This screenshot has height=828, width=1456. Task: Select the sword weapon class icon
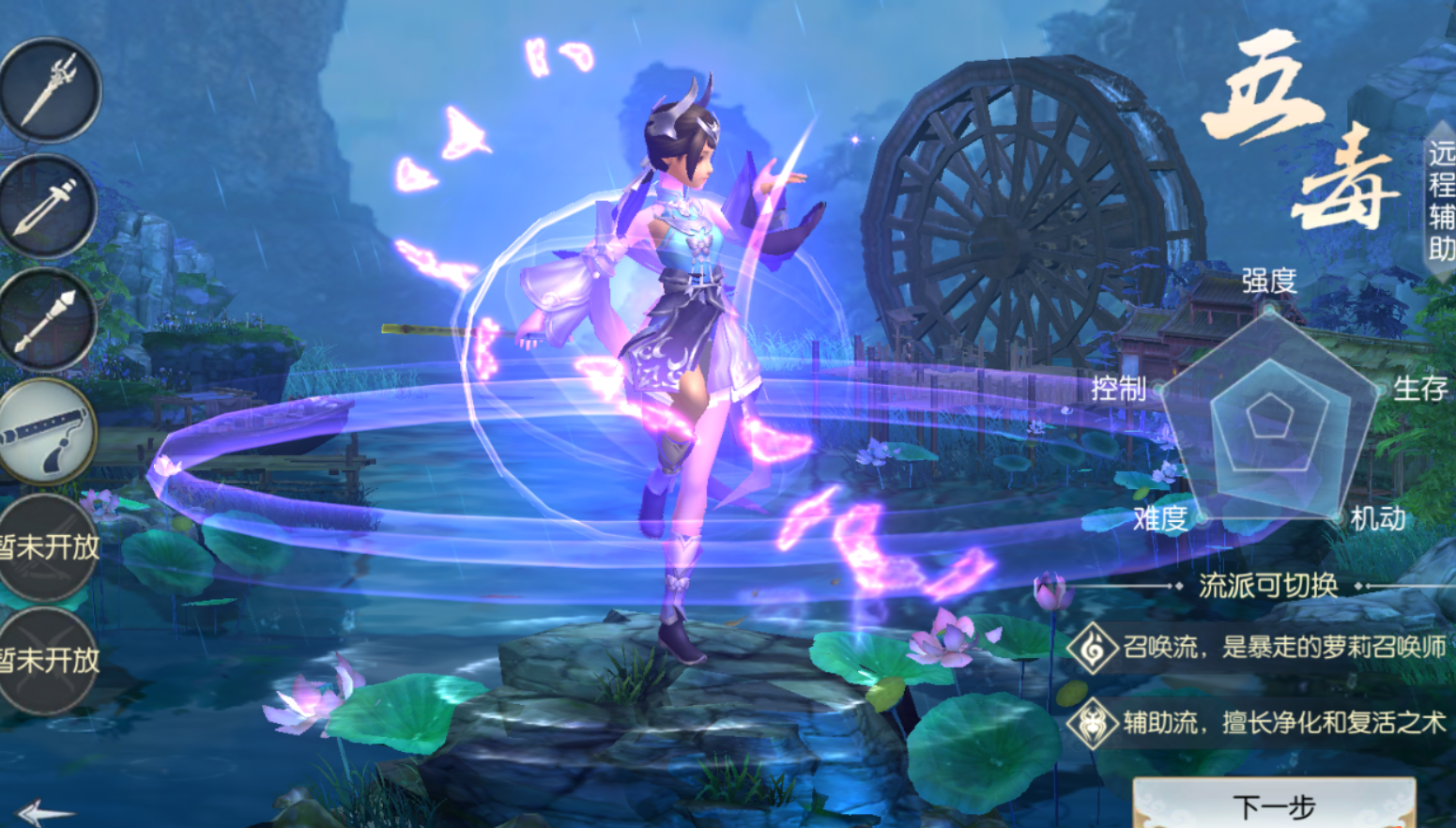pos(47,207)
